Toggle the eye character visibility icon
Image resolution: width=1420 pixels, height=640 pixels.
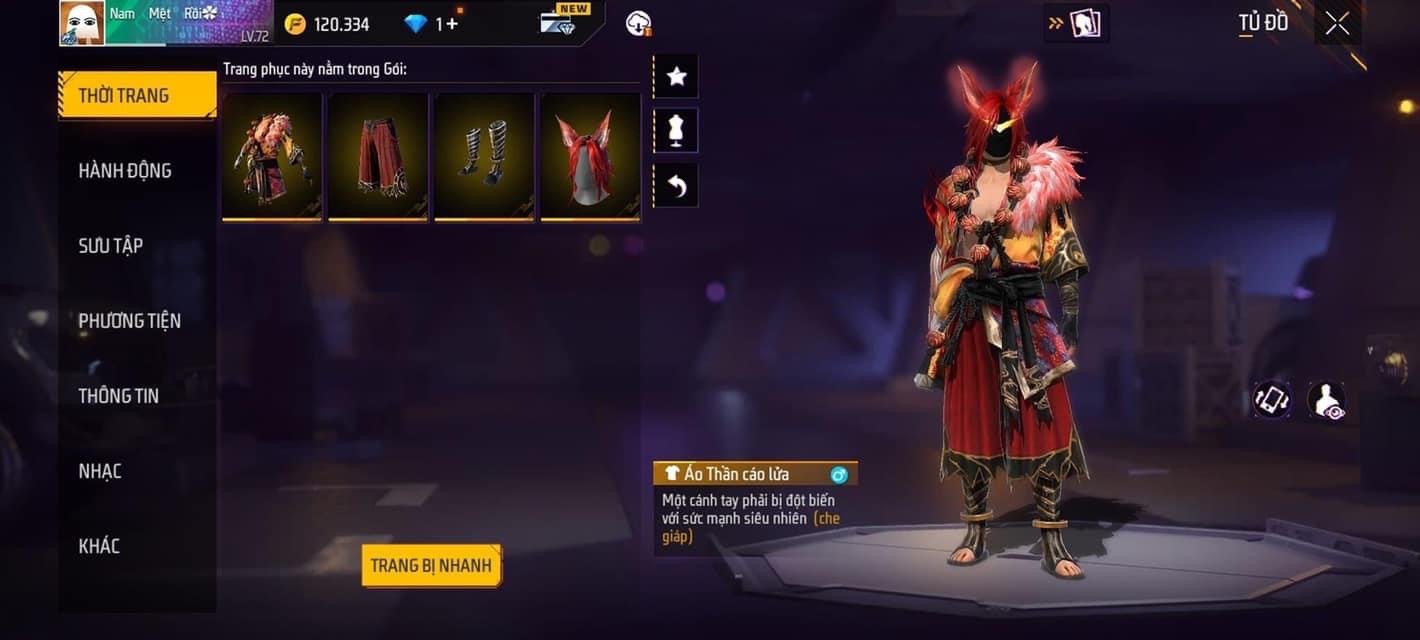click(1326, 400)
